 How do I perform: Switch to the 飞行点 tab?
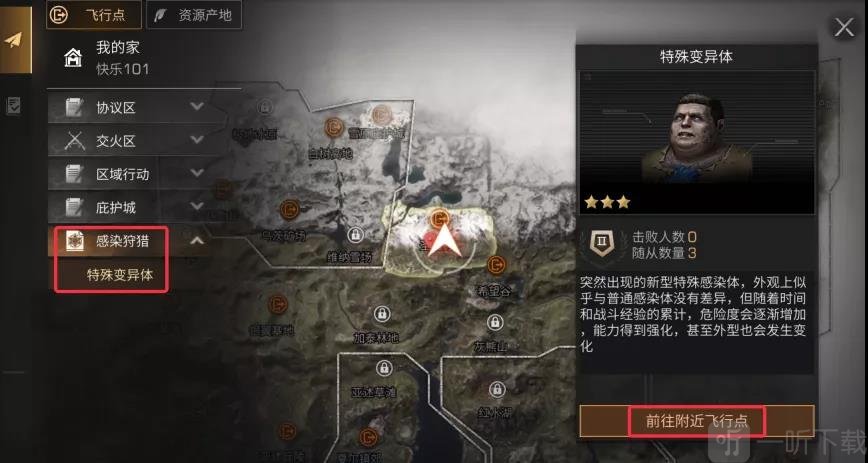pyautogui.click(x=94, y=15)
